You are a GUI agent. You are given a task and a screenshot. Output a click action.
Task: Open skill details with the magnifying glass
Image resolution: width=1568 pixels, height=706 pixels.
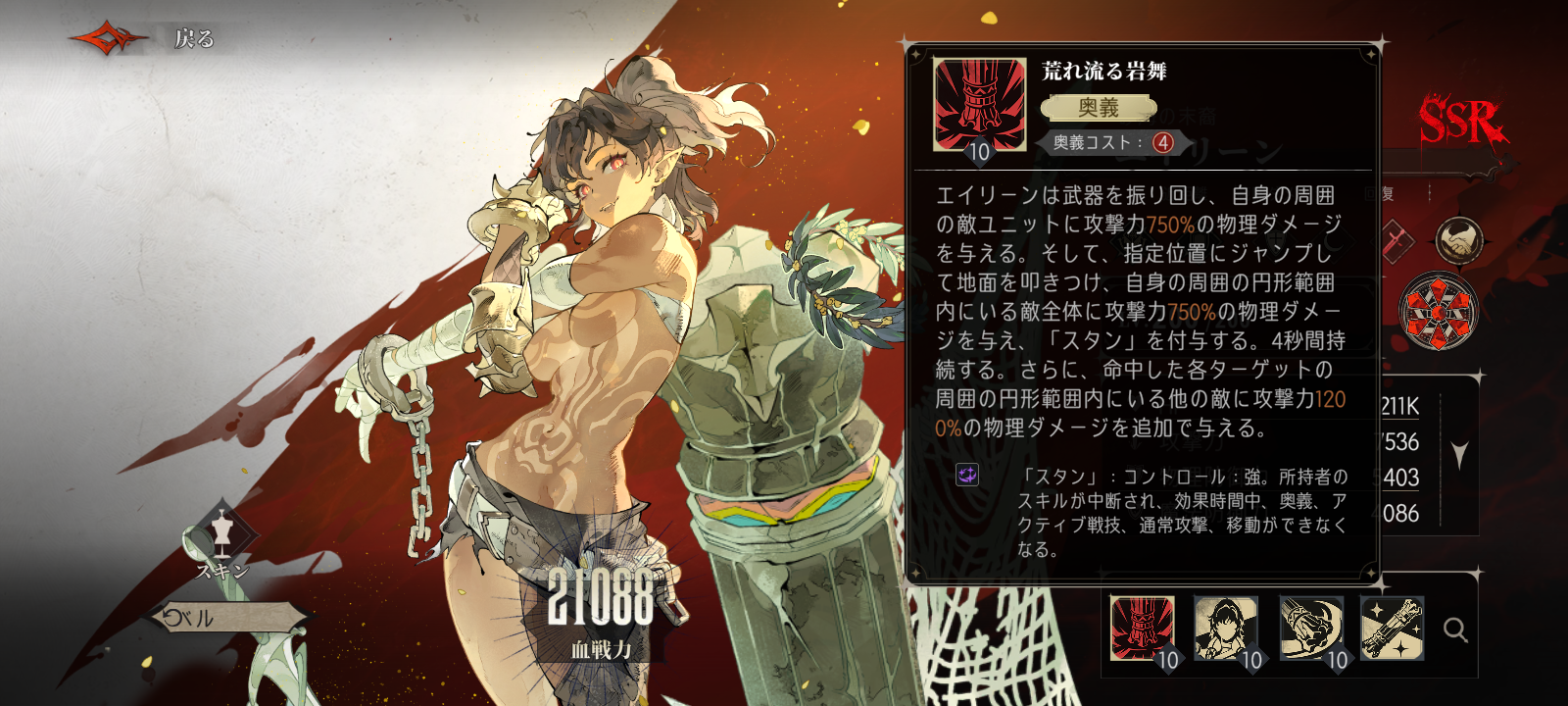(1455, 630)
